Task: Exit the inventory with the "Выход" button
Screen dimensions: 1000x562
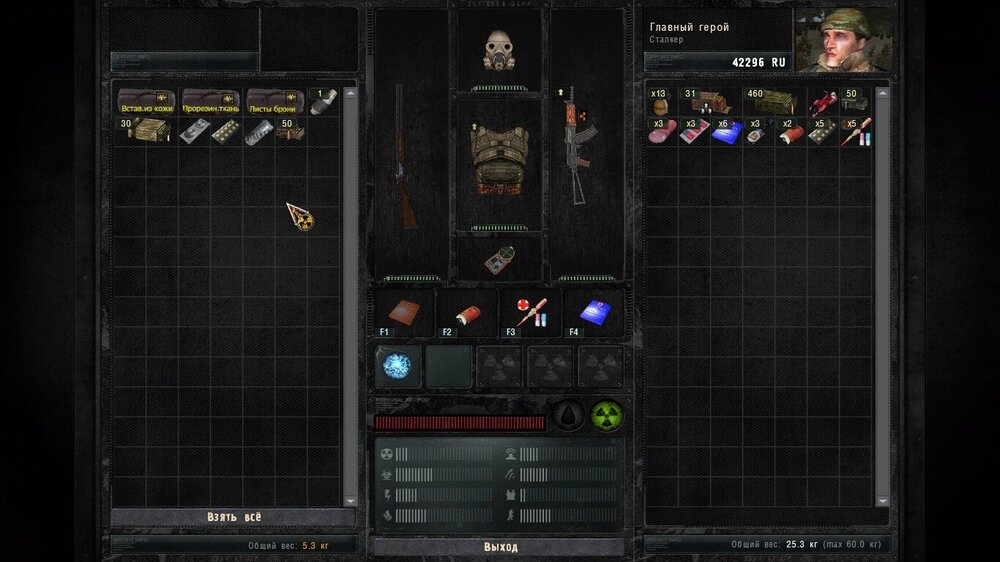Action: [500, 547]
